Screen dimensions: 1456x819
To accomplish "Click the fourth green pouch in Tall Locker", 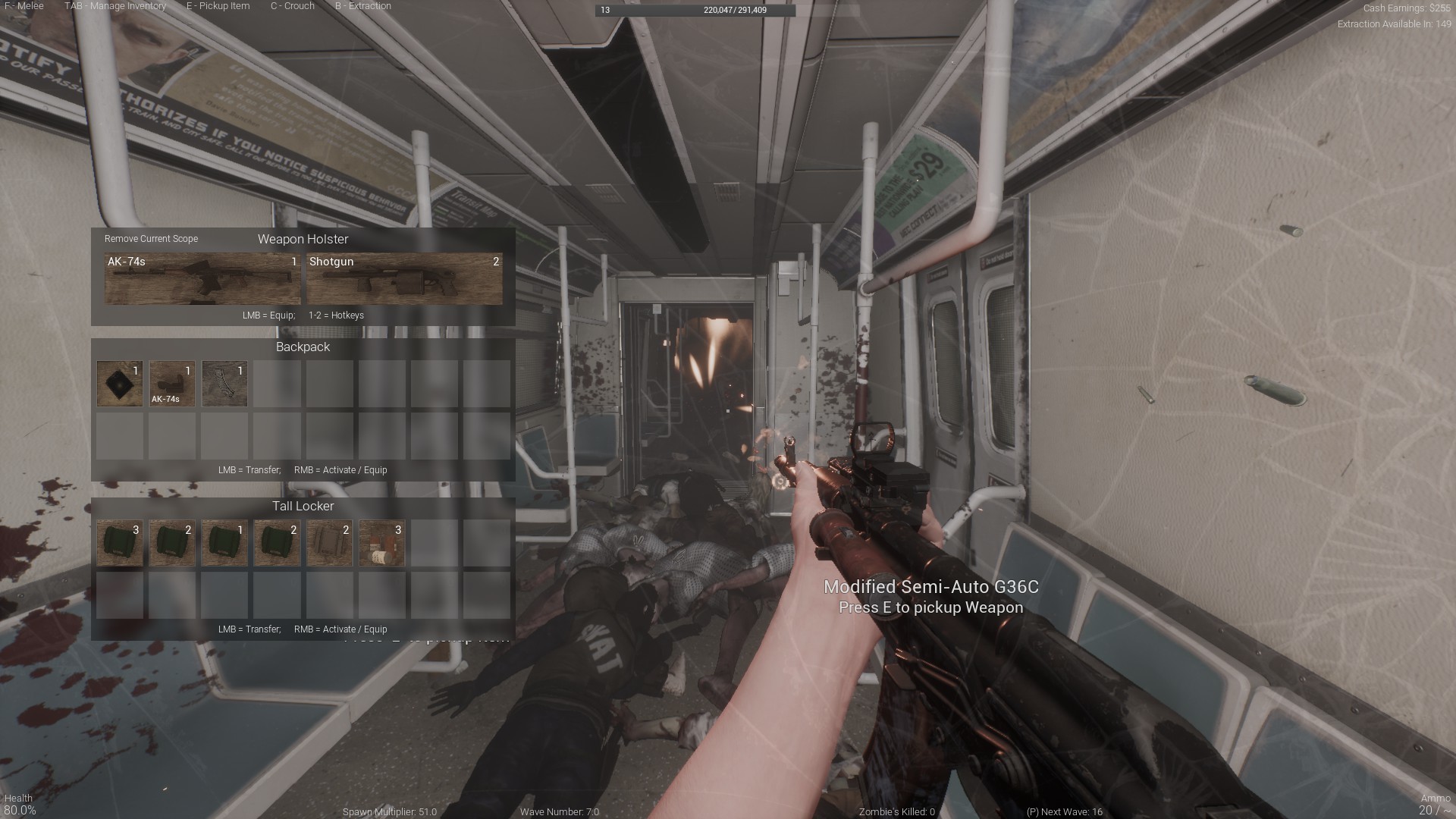I will point(277,542).
